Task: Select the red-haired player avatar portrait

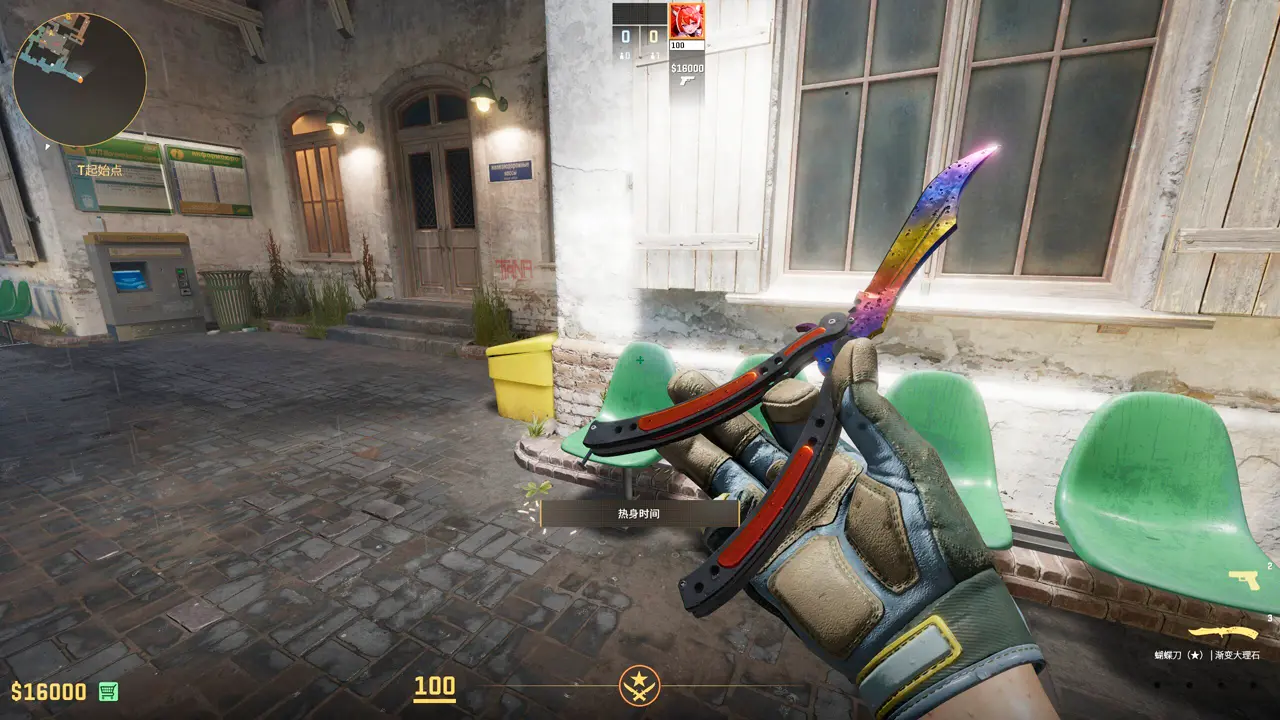Action: coord(686,21)
